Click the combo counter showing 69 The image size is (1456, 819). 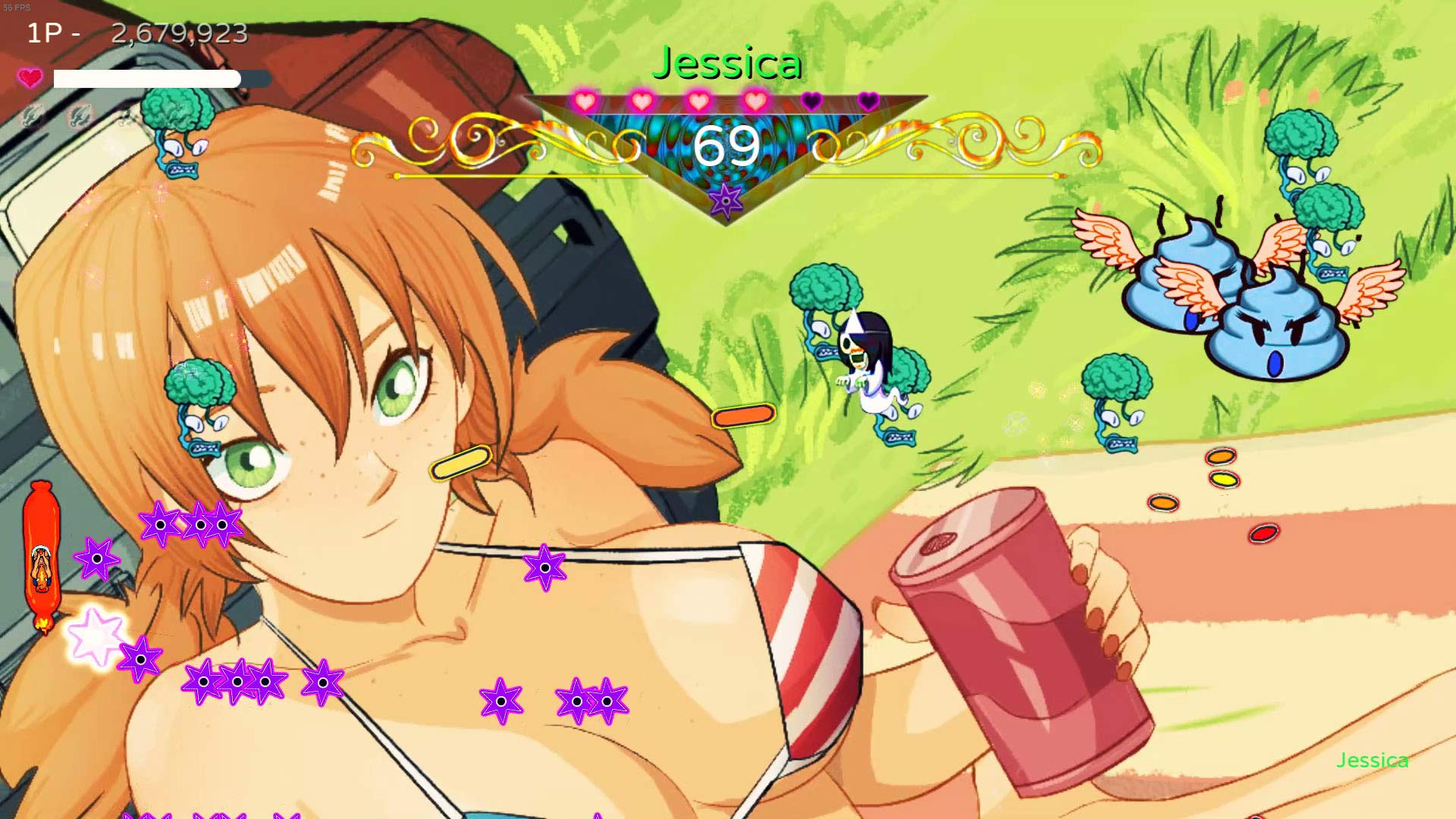(728, 146)
